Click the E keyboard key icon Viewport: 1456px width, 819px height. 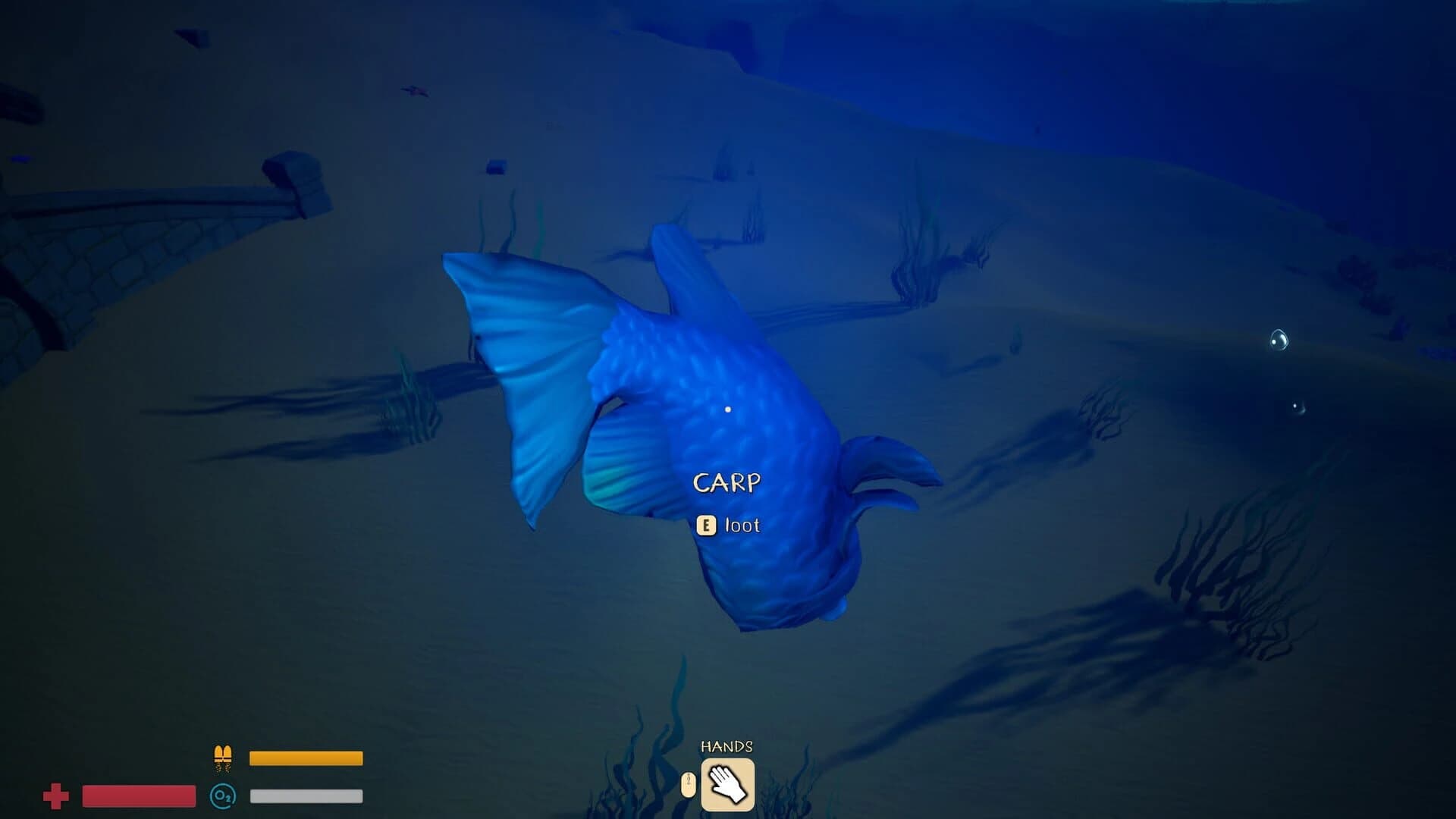[708, 525]
